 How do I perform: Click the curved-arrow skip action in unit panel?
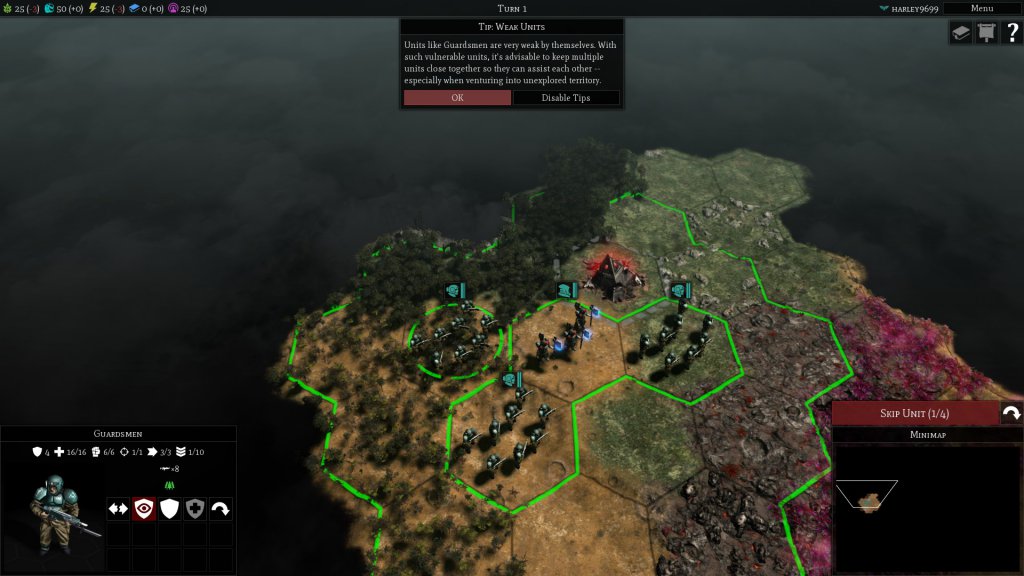point(220,509)
